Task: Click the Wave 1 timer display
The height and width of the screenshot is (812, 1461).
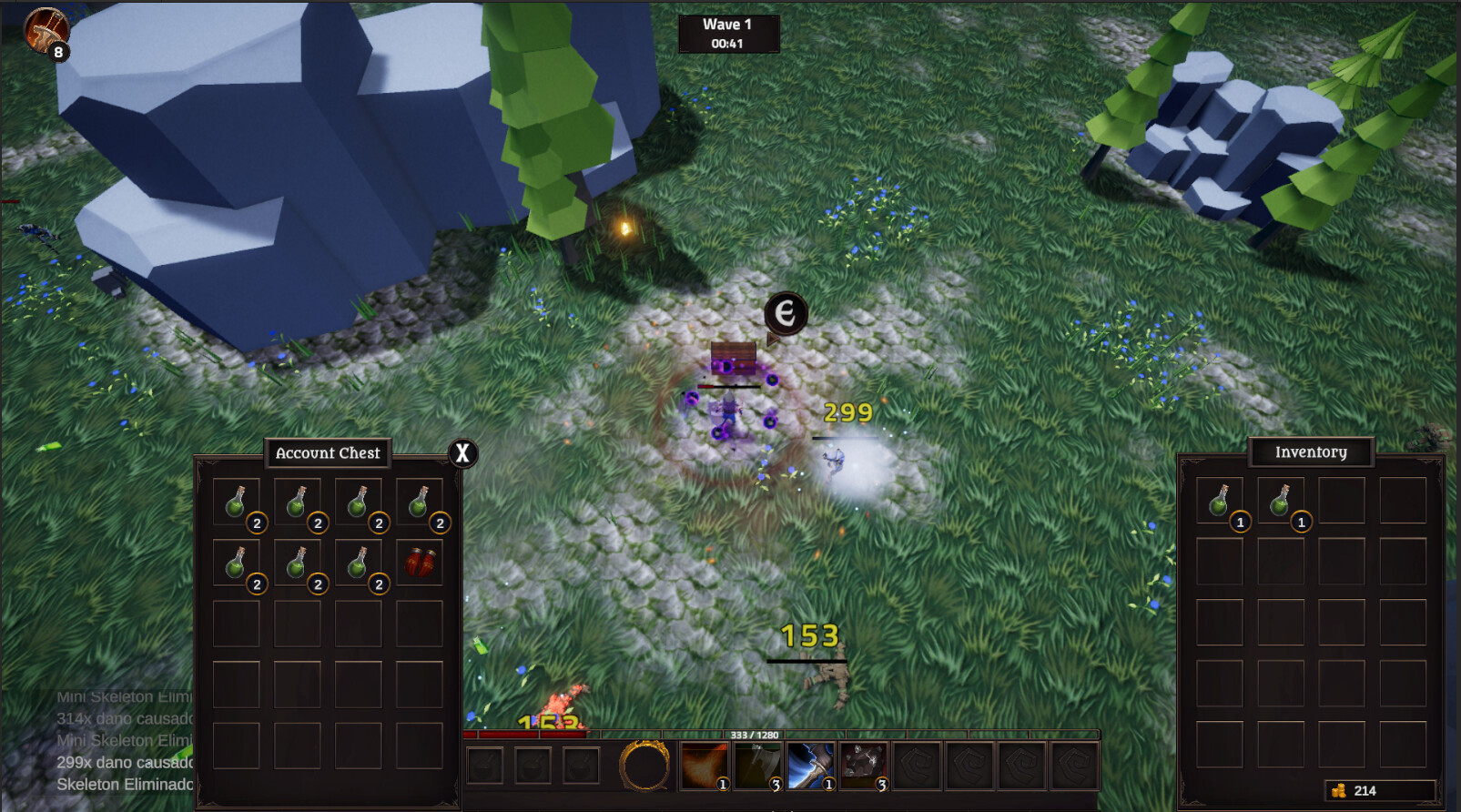Action: tap(726, 32)
